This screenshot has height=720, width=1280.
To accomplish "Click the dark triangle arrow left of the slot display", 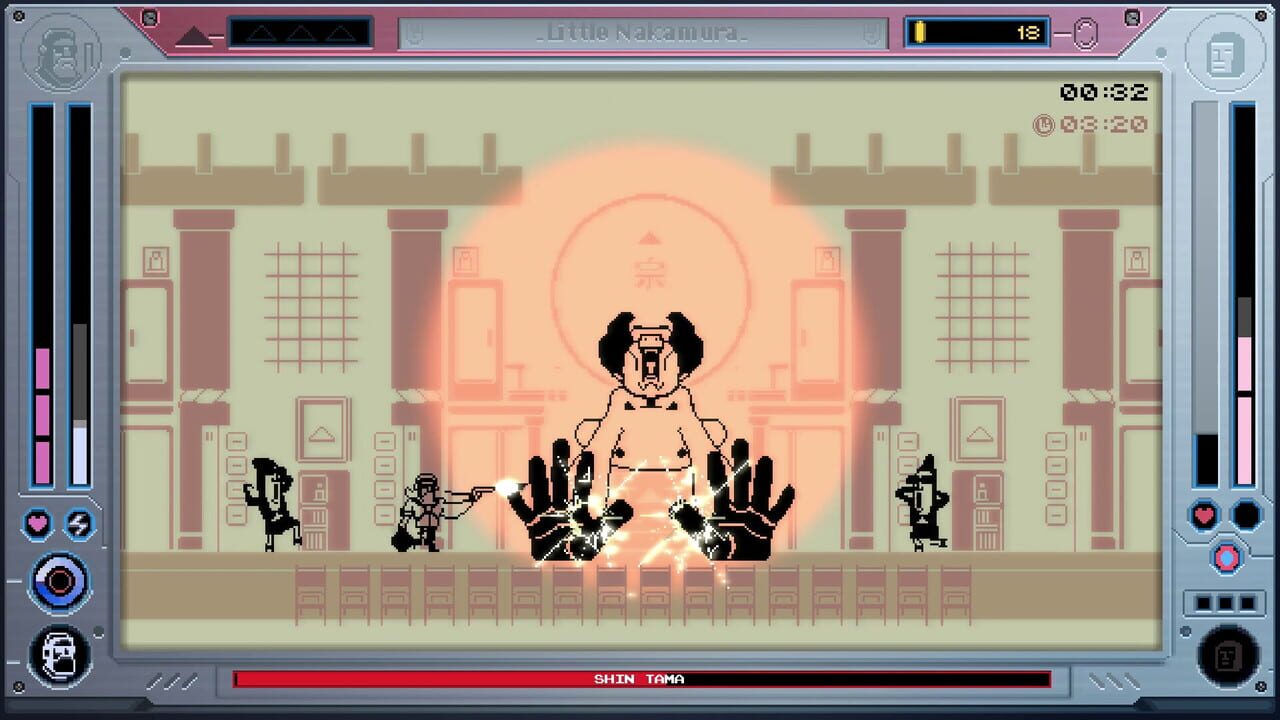I will coord(196,35).
